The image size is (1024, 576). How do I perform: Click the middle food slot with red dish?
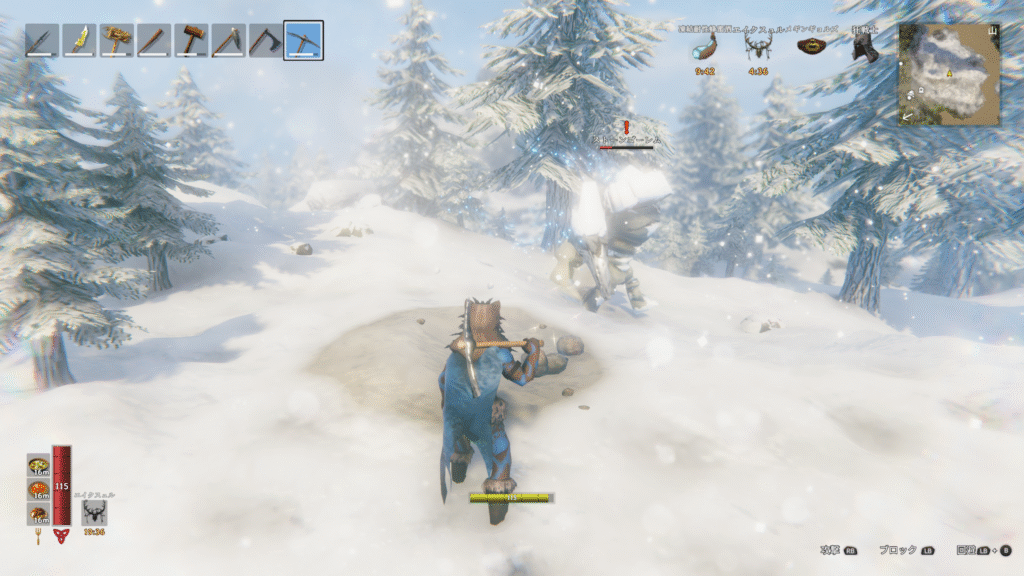click(x=39, y=490)
